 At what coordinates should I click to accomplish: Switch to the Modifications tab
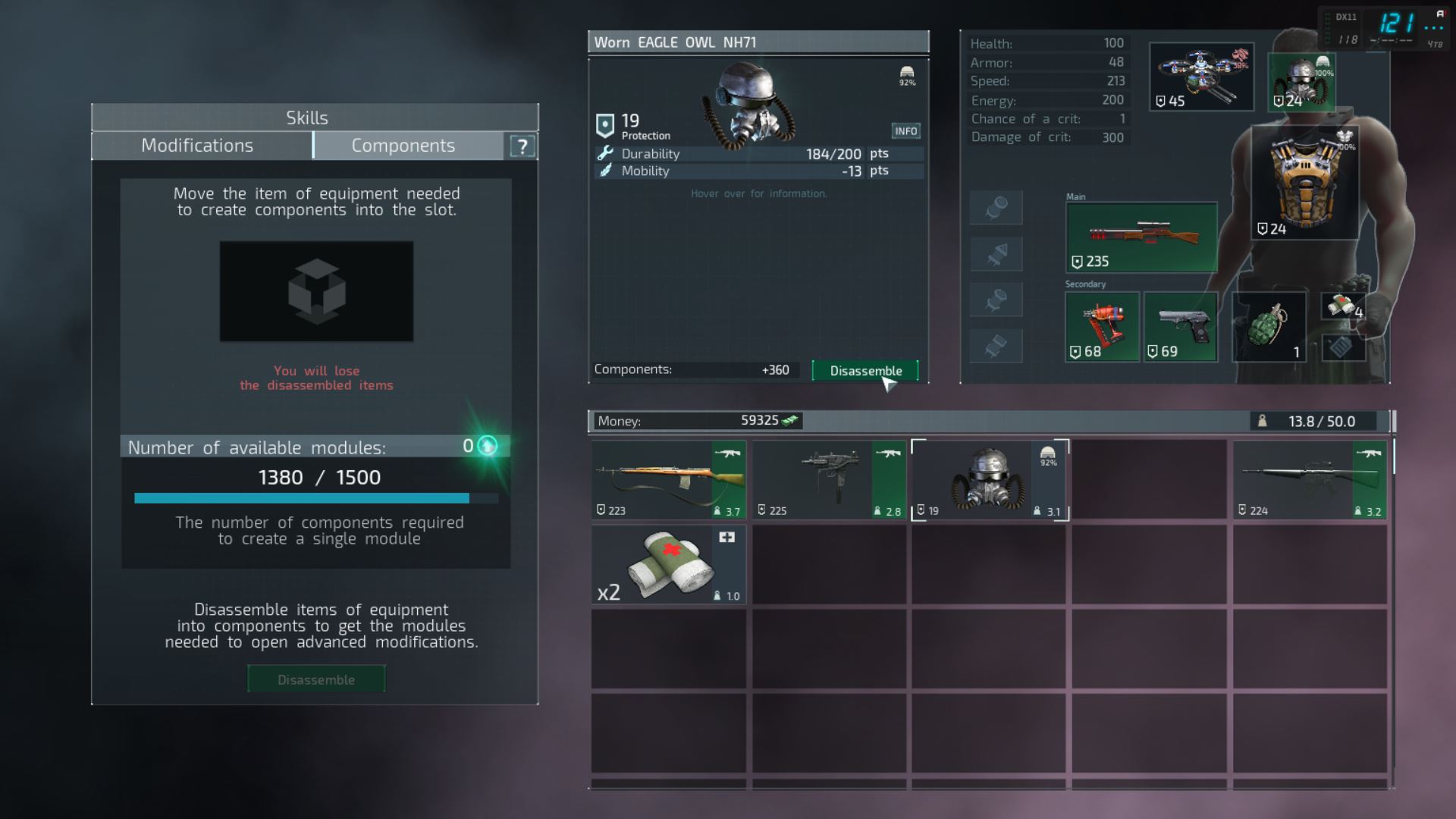[x=198, y=146]
